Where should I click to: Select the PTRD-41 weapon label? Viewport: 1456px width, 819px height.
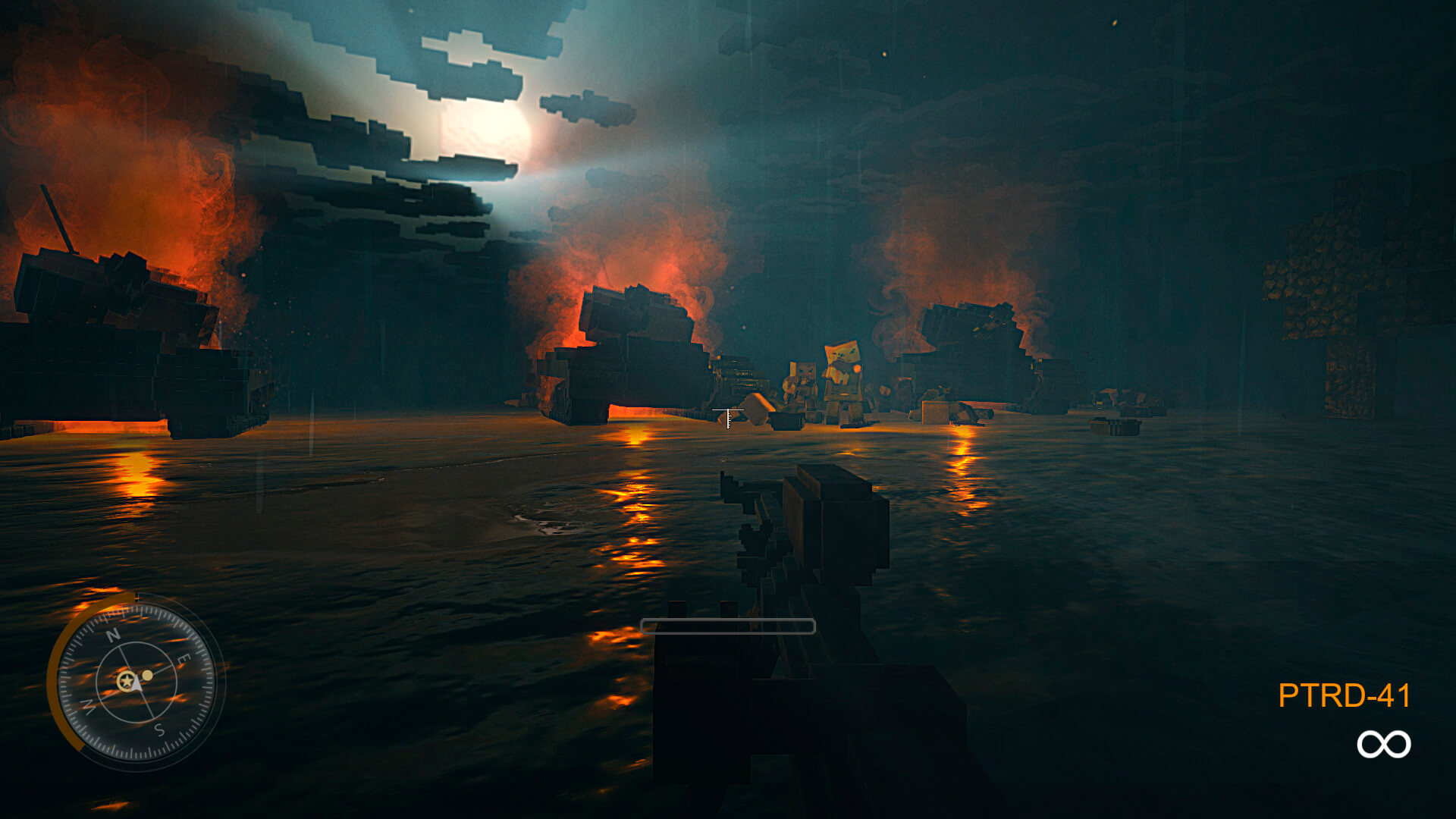[1344, 695]
